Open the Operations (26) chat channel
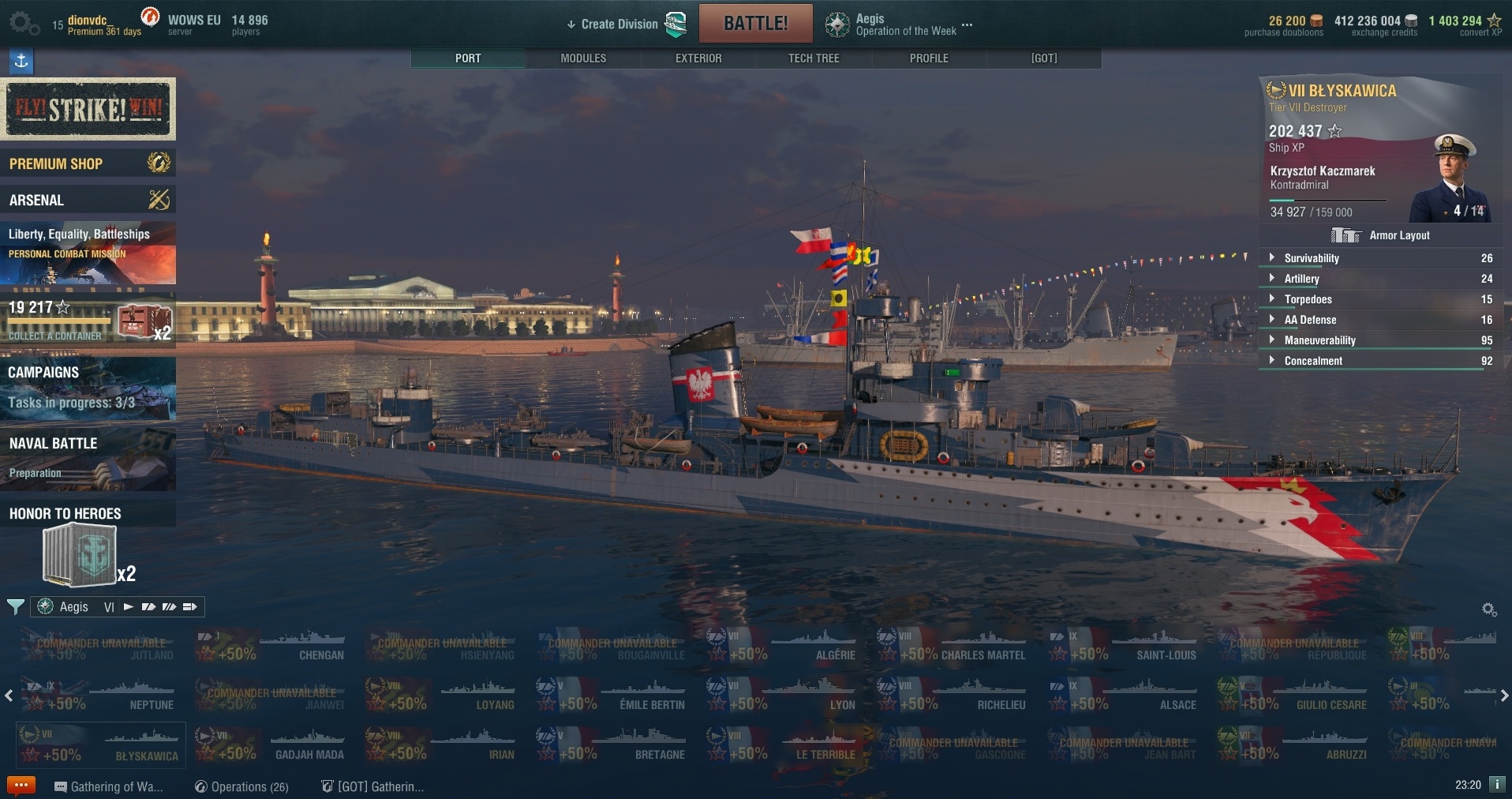 (242, 786)
